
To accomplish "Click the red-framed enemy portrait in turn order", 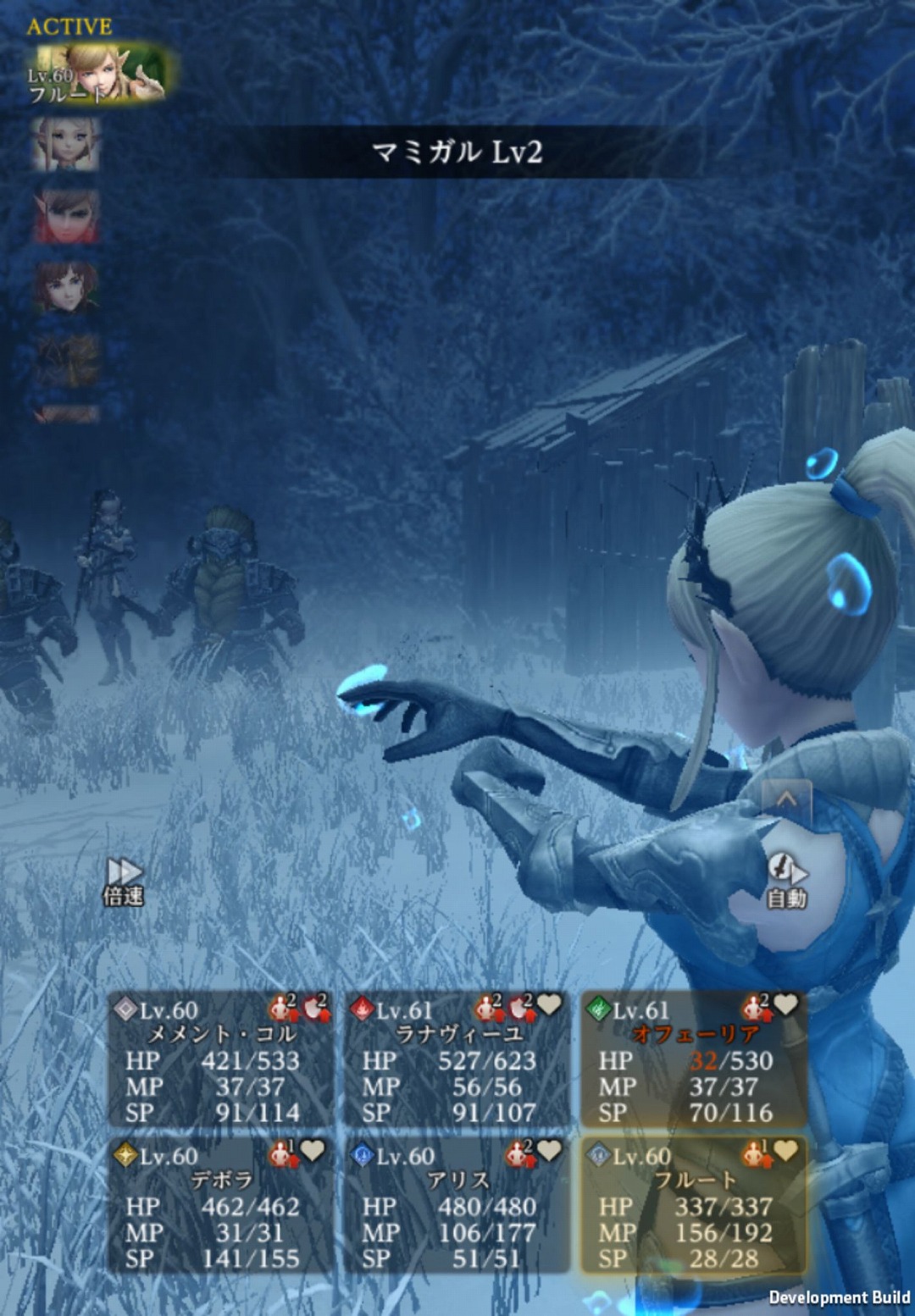I will click(66, 216).
